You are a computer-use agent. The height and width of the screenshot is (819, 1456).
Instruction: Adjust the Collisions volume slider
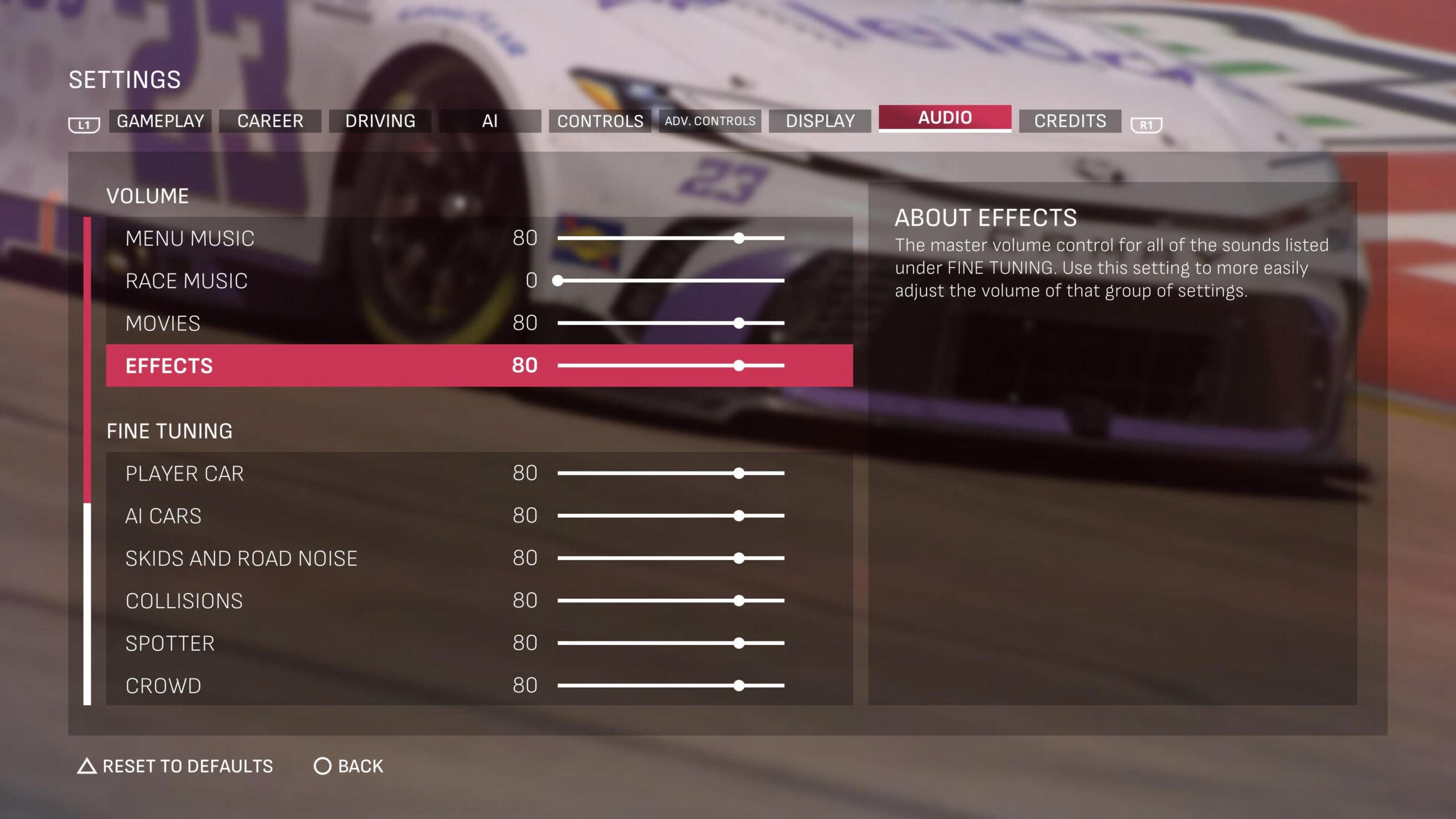pos(738,601)
